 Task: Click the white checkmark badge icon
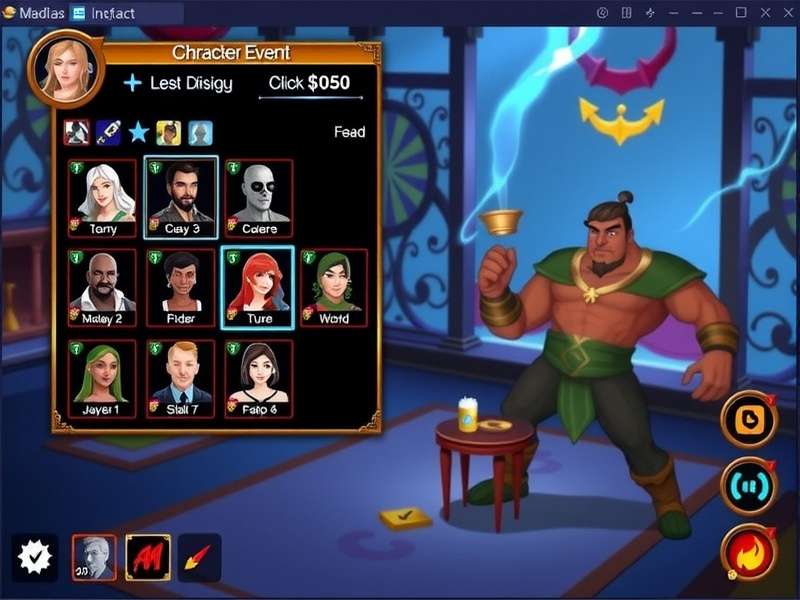coord(34,557)
